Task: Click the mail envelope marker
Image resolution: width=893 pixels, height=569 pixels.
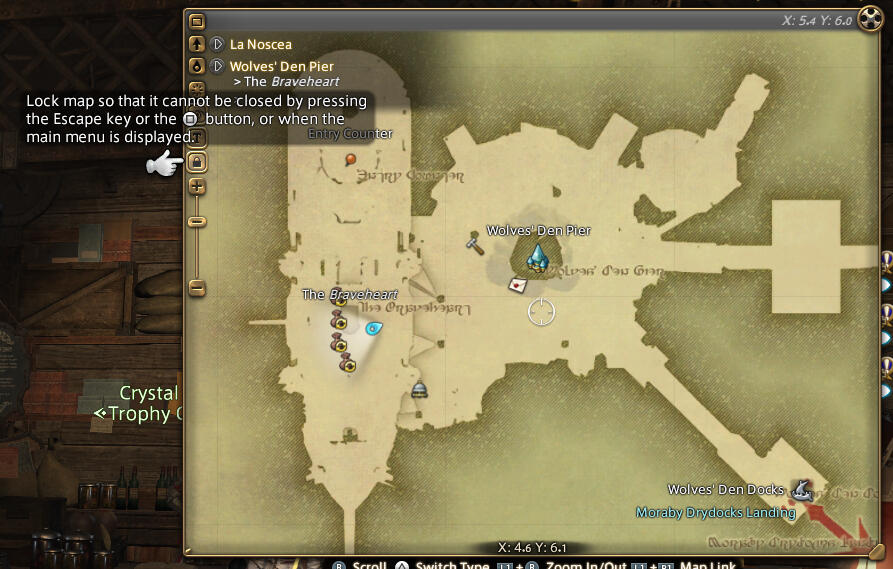Action: (518, 285)
